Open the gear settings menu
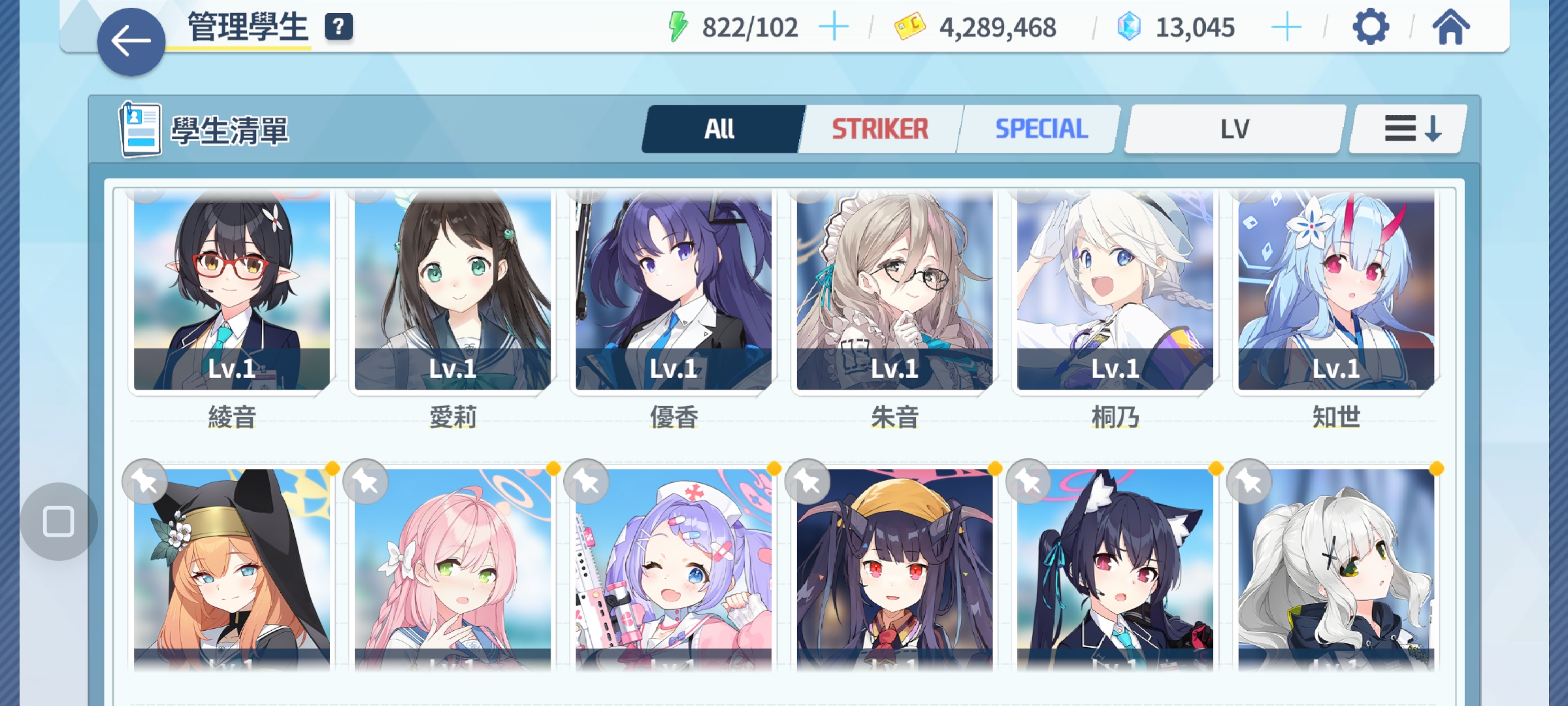1568x706 pixels. pos(1370,27)
